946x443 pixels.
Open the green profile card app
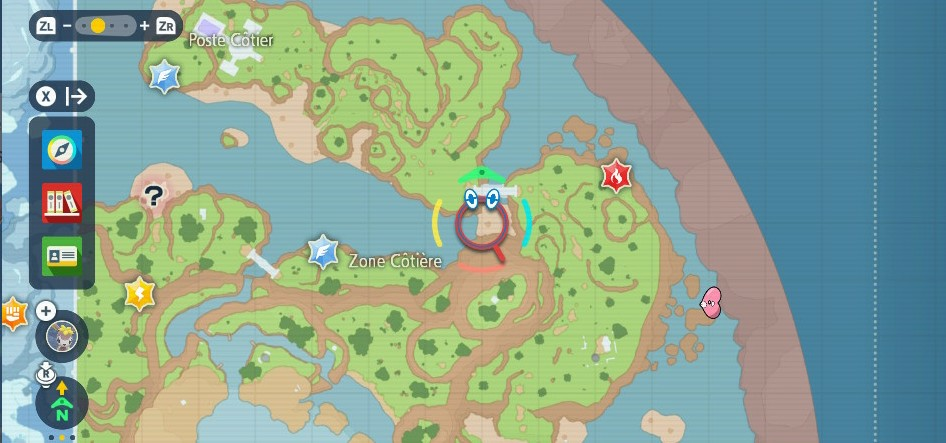pos(62,255)
